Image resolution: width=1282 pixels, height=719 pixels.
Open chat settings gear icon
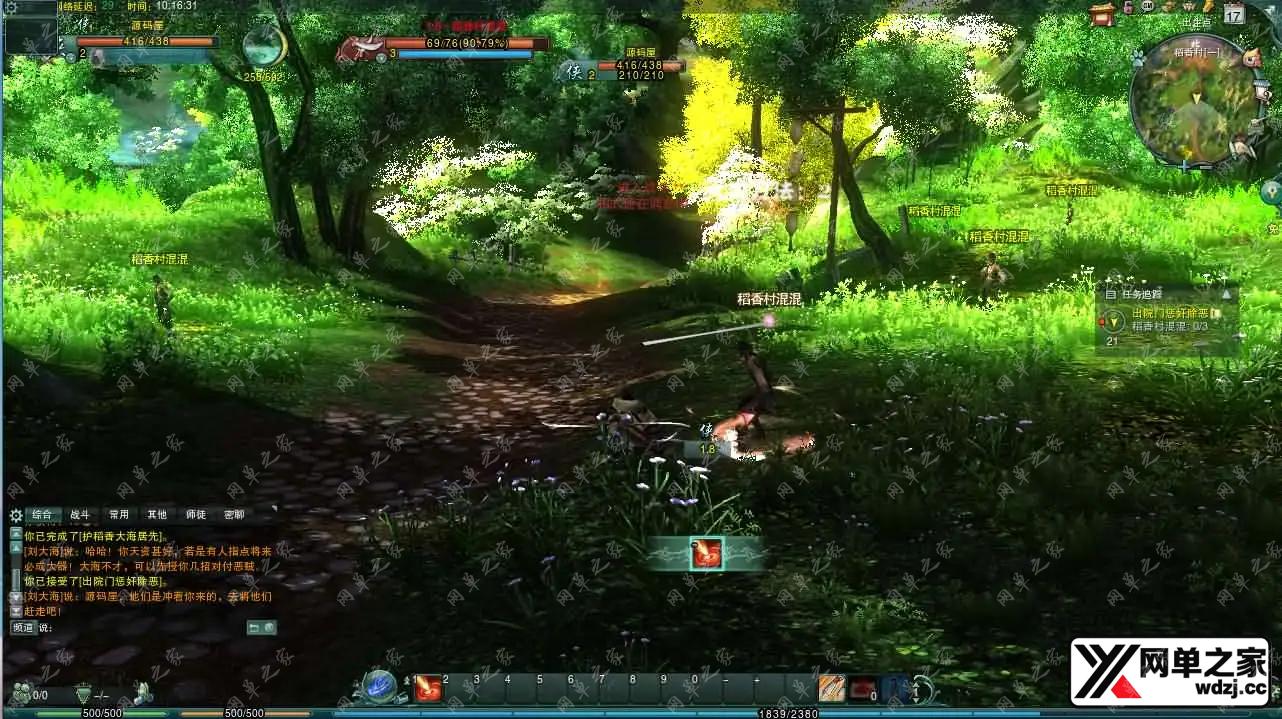click(15, 516)
